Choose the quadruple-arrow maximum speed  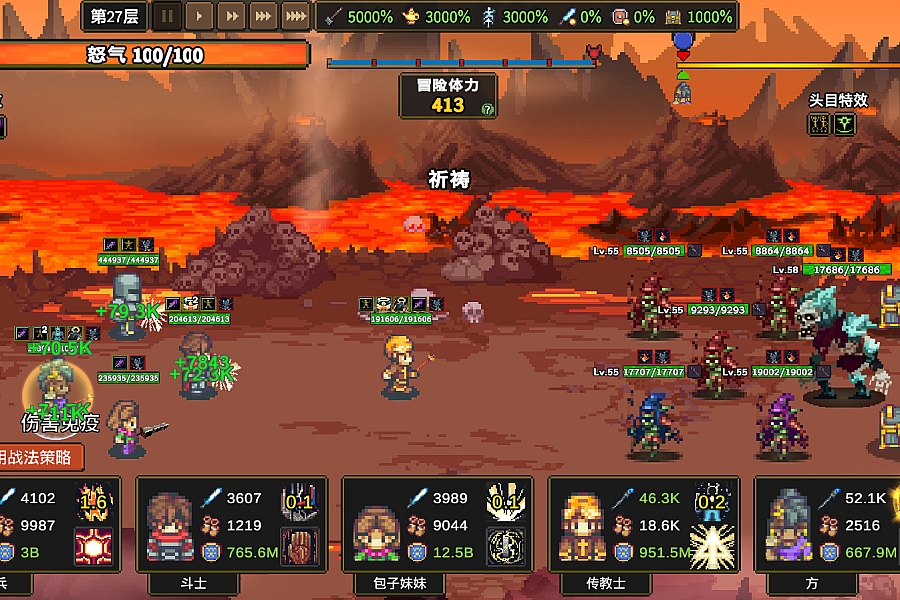point(296,16)
